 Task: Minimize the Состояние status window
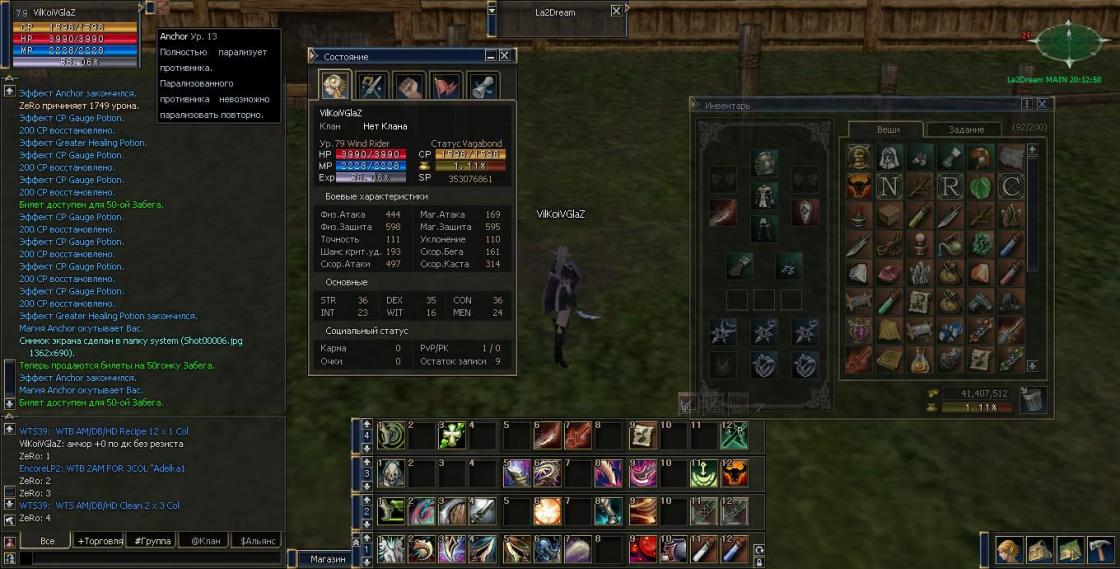(490, 56)
